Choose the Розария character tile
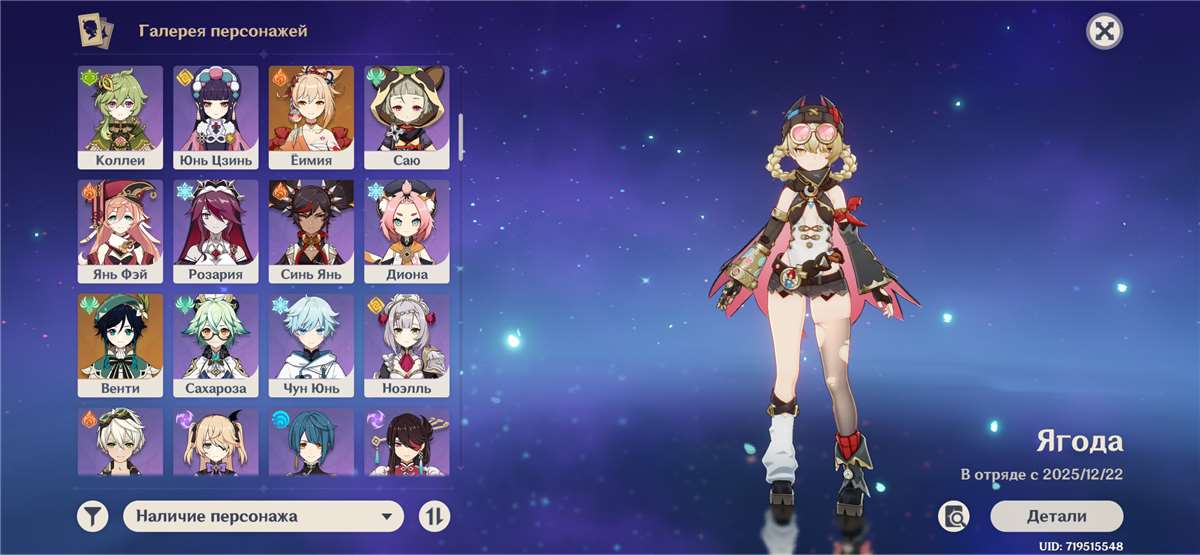Image resolution: width=1200 pixels, height=555 pixels. [215, 231]
